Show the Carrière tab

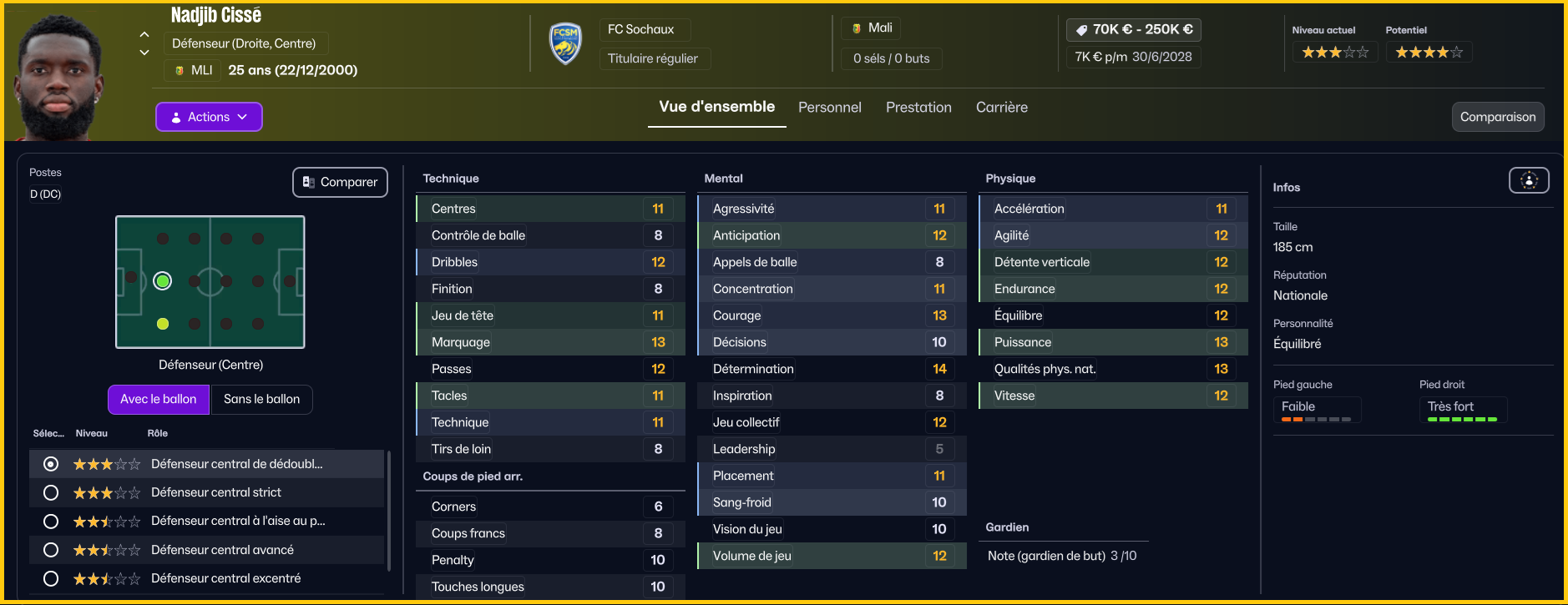click(x=1001, y=108)
